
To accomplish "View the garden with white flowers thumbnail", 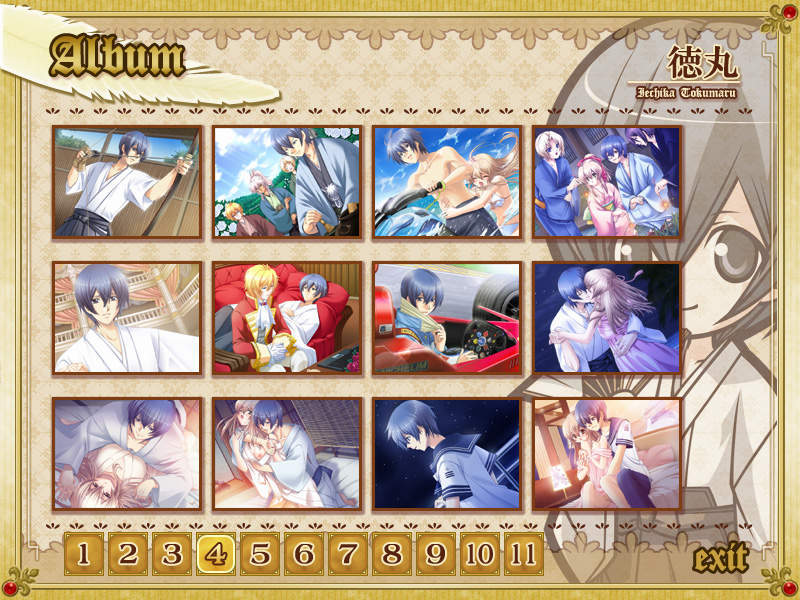I will [287, 182].
